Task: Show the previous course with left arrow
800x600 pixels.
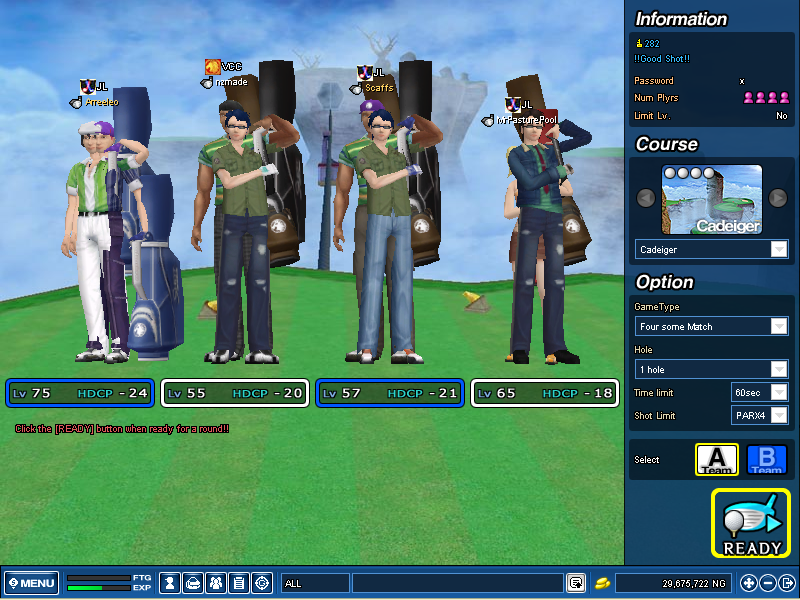Action: pos(646,198)
